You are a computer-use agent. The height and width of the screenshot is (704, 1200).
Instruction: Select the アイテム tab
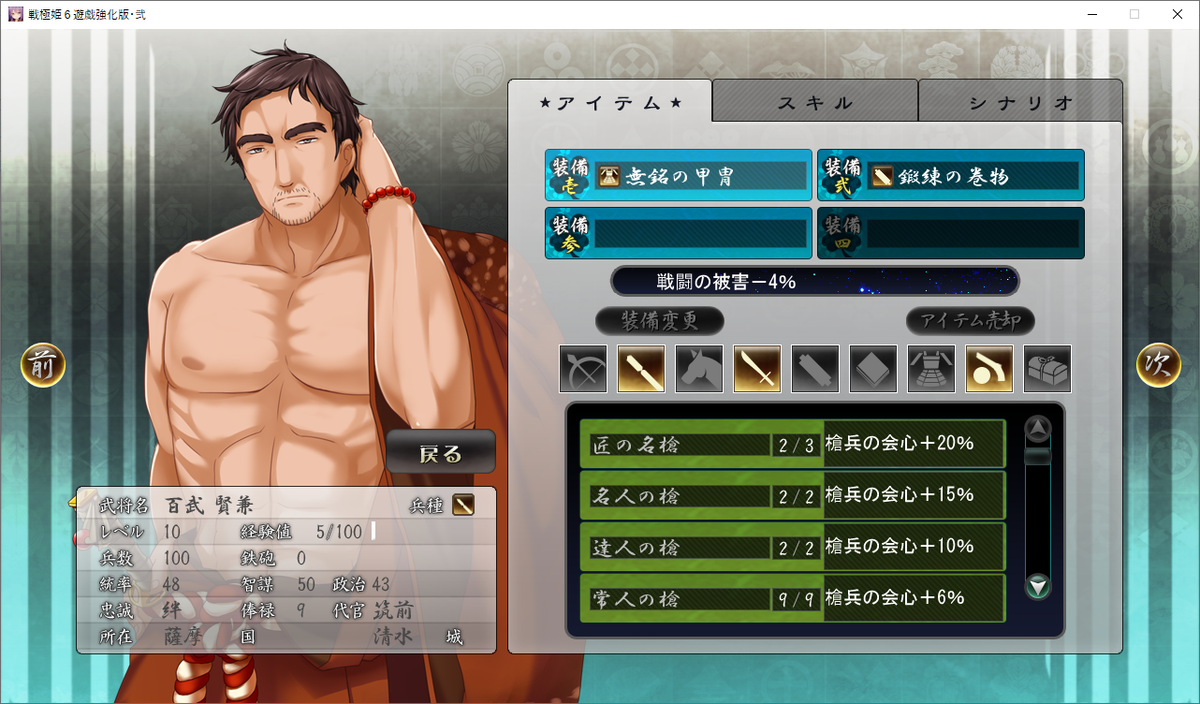(x=610, y=102)
